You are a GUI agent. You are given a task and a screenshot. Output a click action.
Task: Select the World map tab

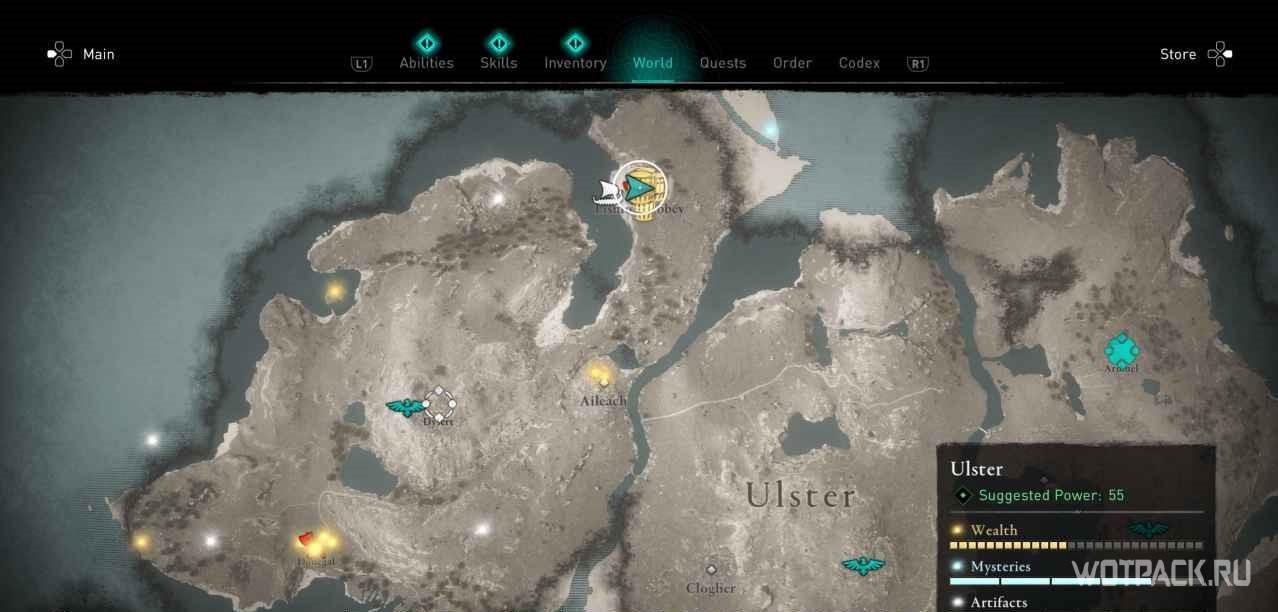coord(652,62)
